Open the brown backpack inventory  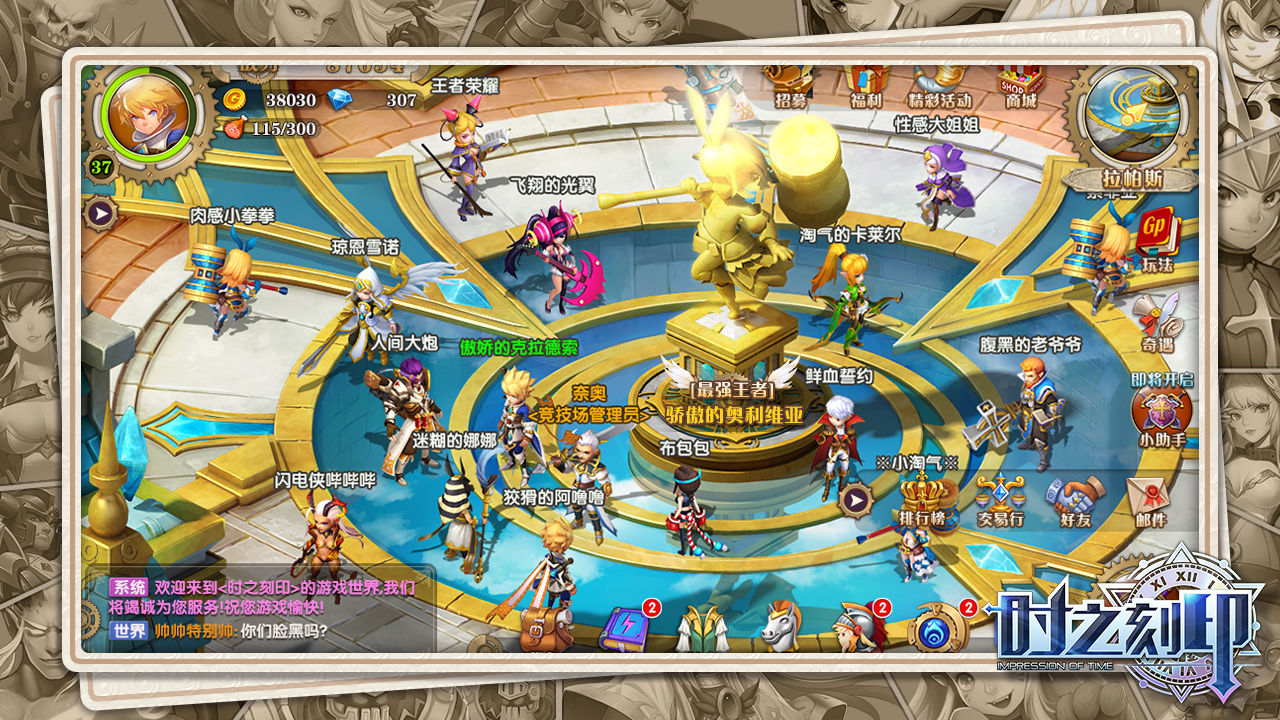tap(547, 626)
